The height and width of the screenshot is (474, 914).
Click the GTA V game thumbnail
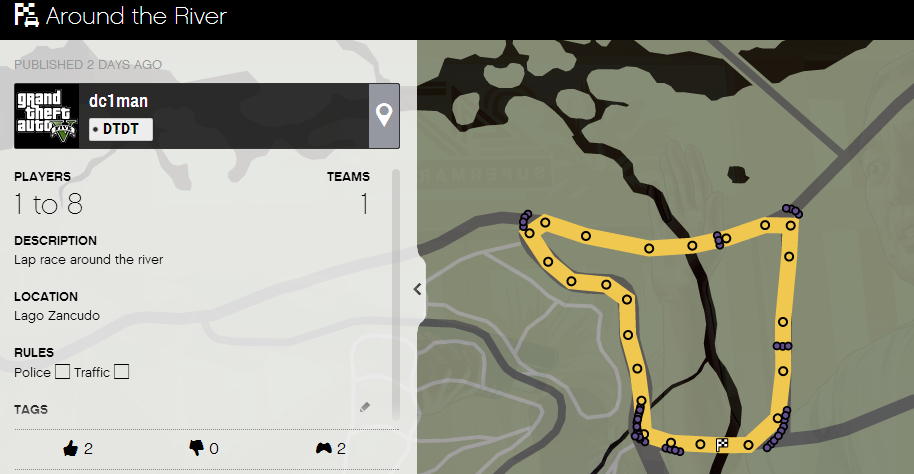tap(46, 116)
